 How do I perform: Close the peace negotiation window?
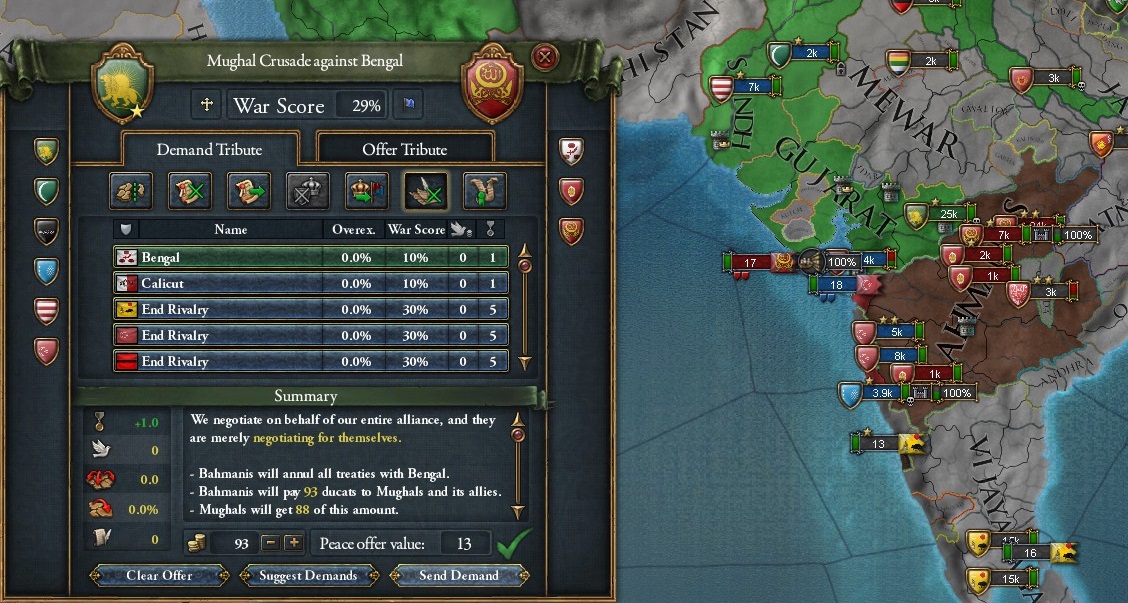(x=545, y=57)
